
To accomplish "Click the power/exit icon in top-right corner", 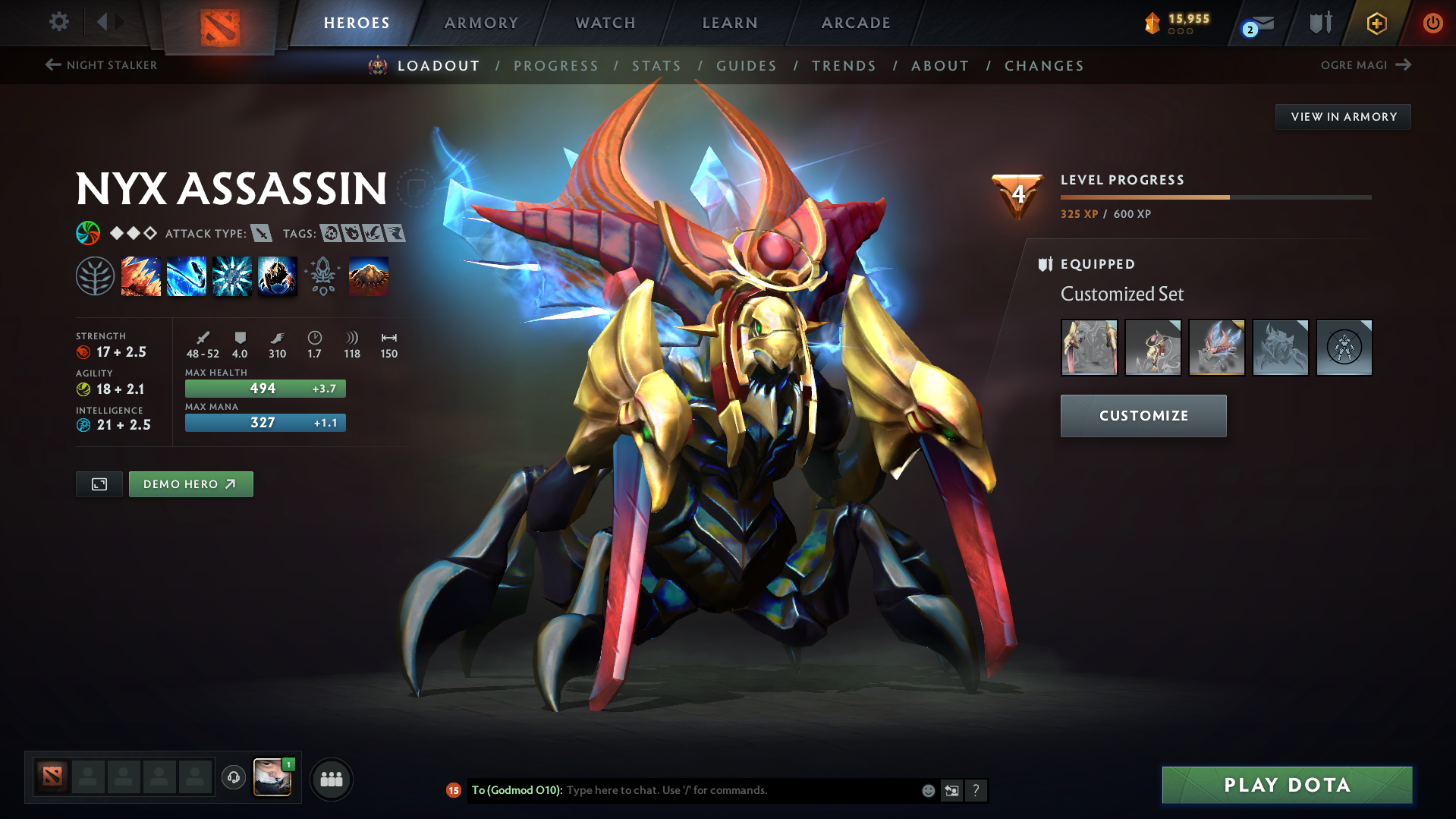I will click(1432, 23).
